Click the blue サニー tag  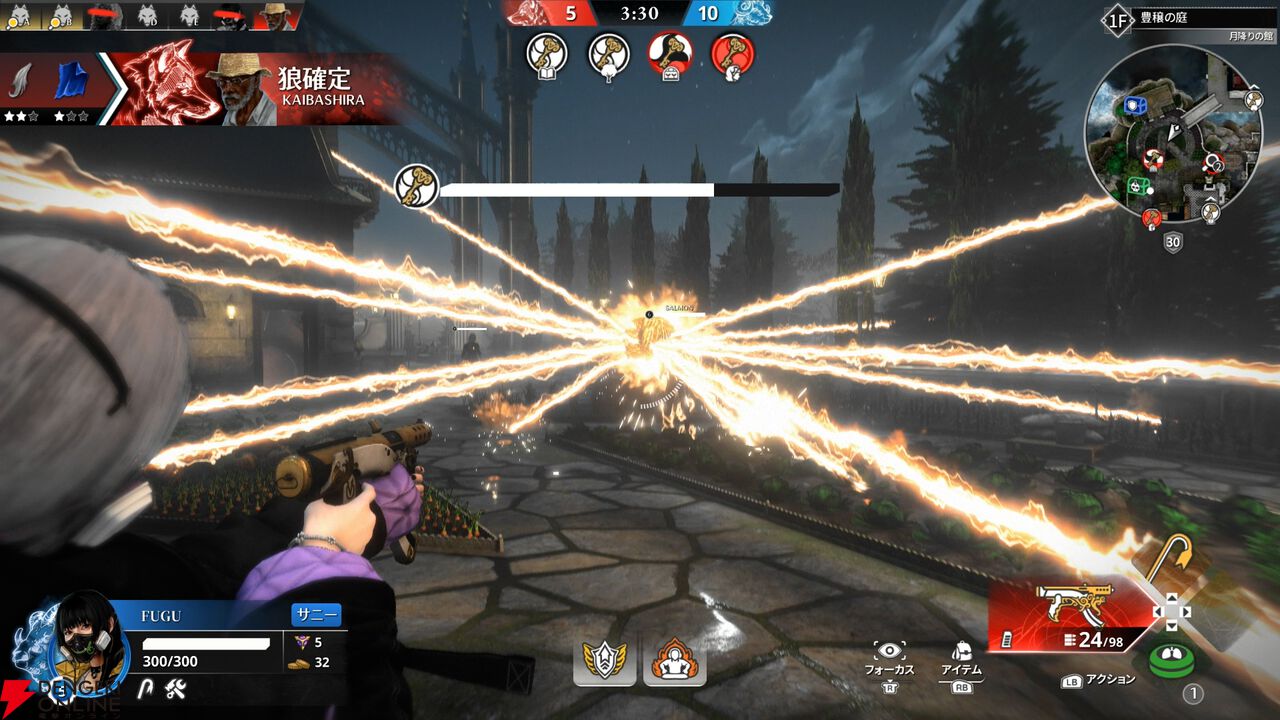click(316, 615)
